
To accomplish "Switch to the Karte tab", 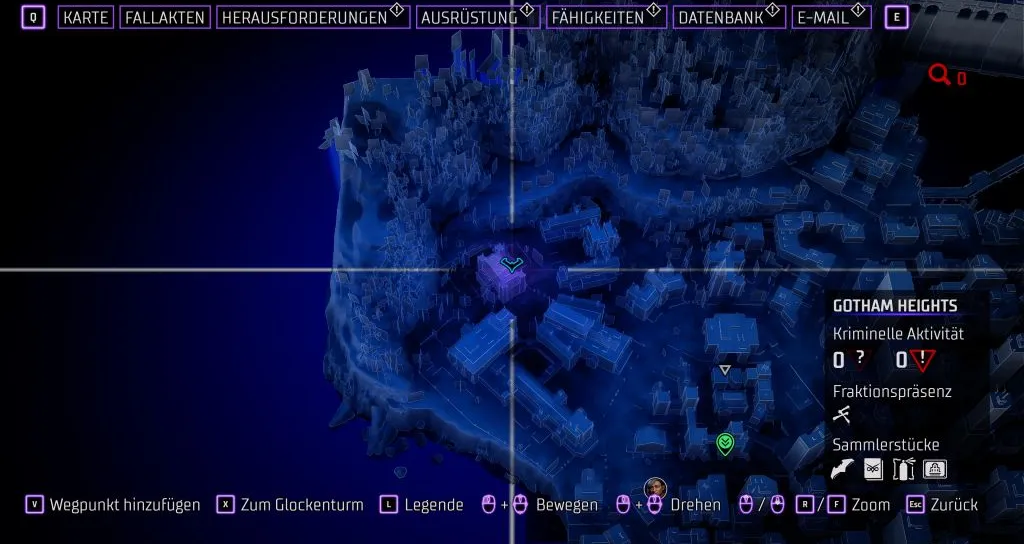I will coord(85,18).
